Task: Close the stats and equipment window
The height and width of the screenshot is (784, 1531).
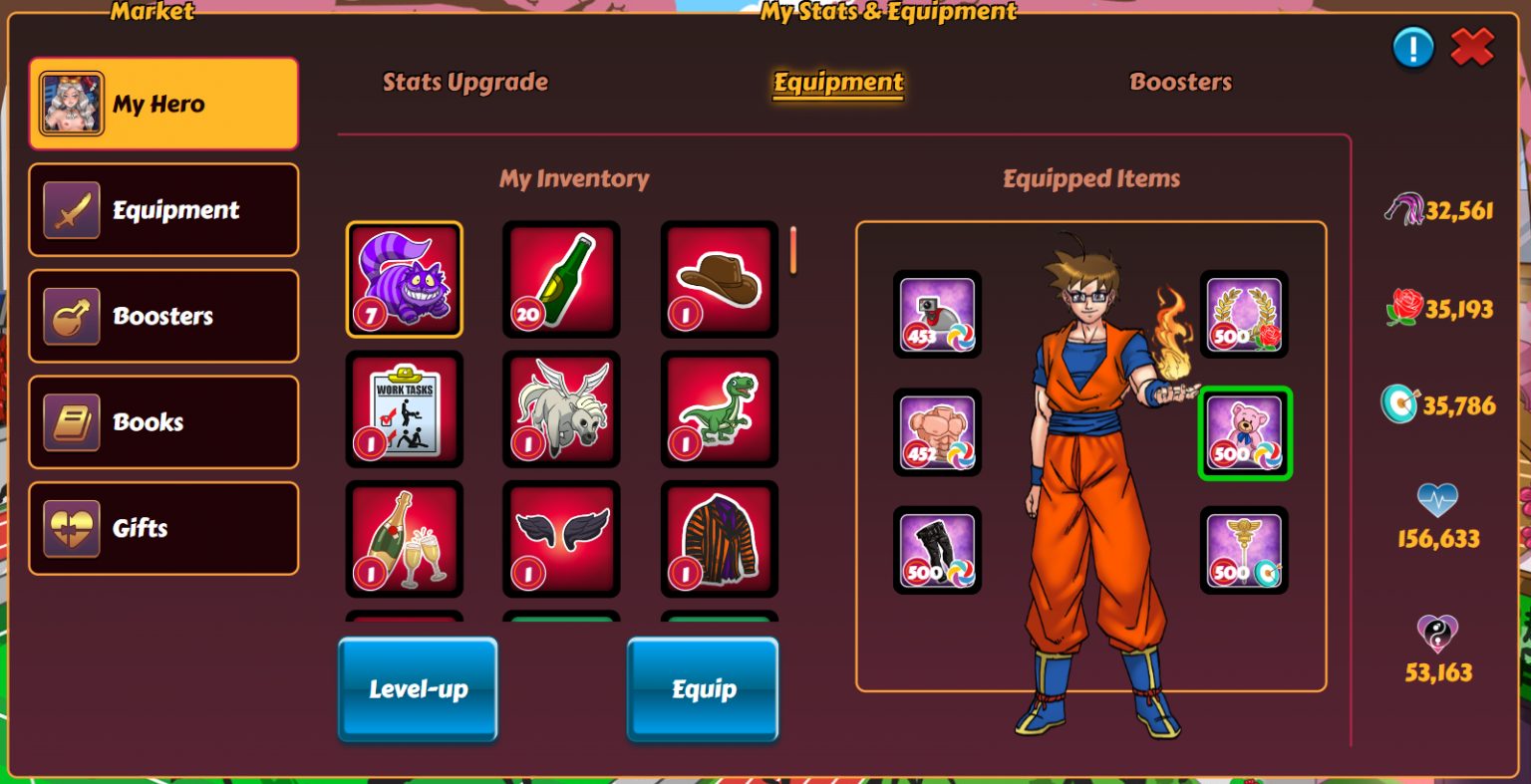Action: [1471, 47]
